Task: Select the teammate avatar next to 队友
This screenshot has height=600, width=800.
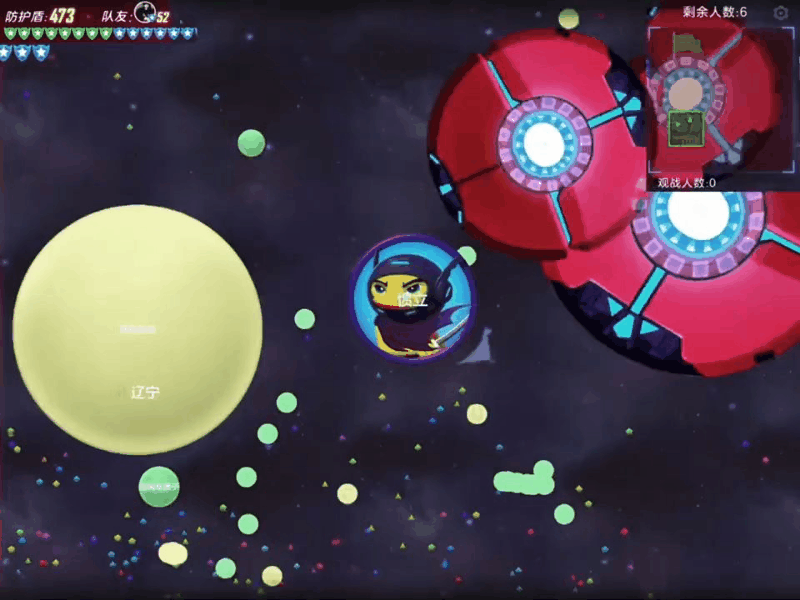Action: (144, 13)
